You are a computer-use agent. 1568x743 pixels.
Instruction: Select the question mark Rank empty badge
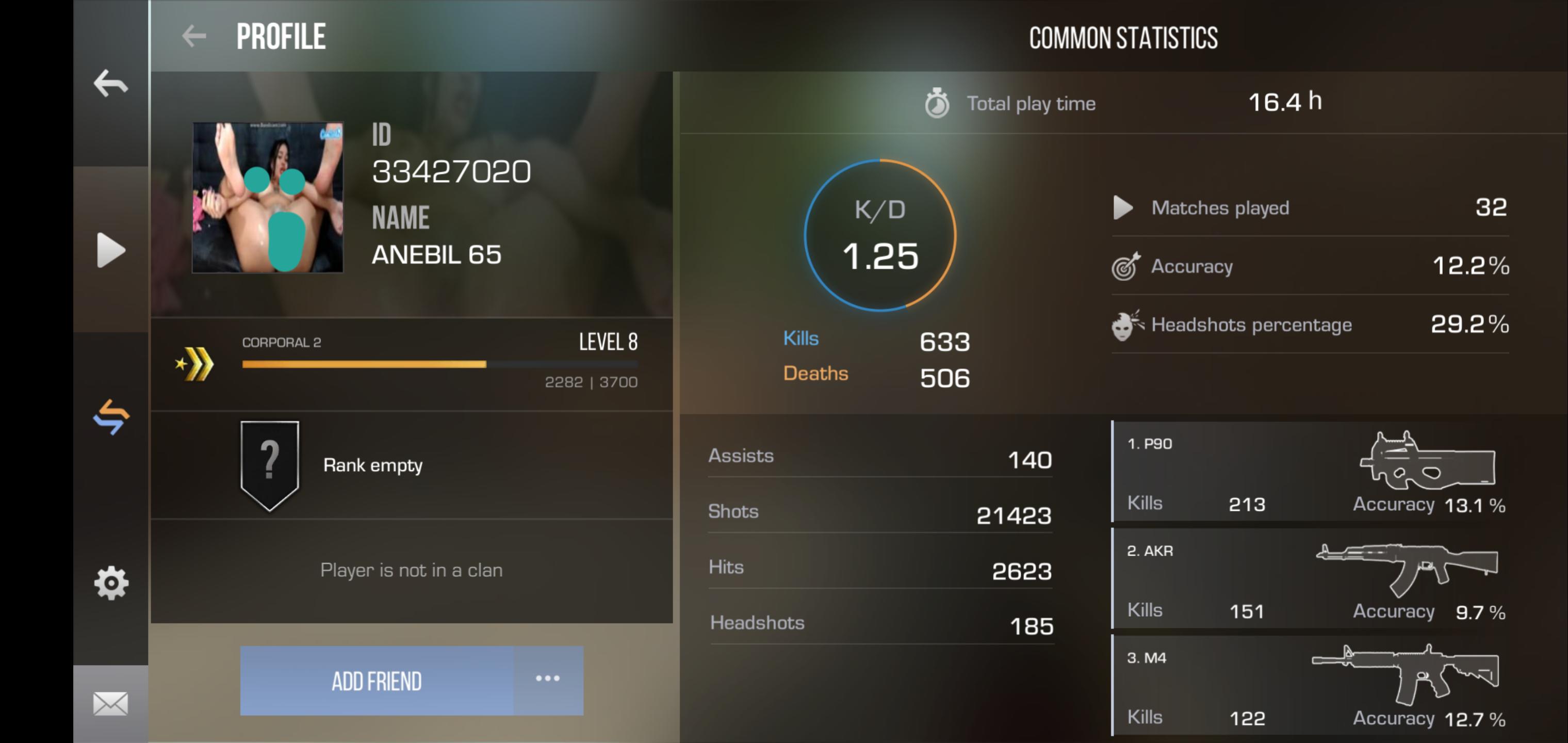(x=270, y=465)
